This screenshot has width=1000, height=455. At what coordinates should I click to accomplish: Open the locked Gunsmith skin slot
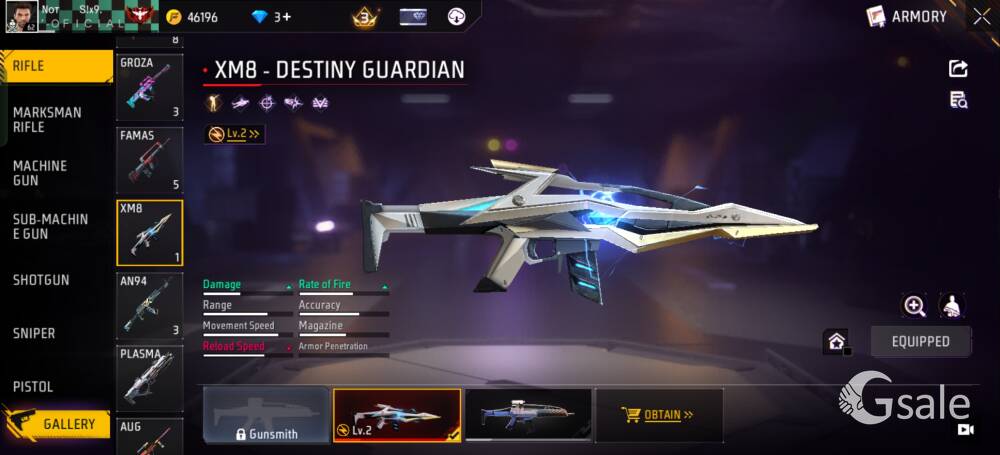click(266, 415)
